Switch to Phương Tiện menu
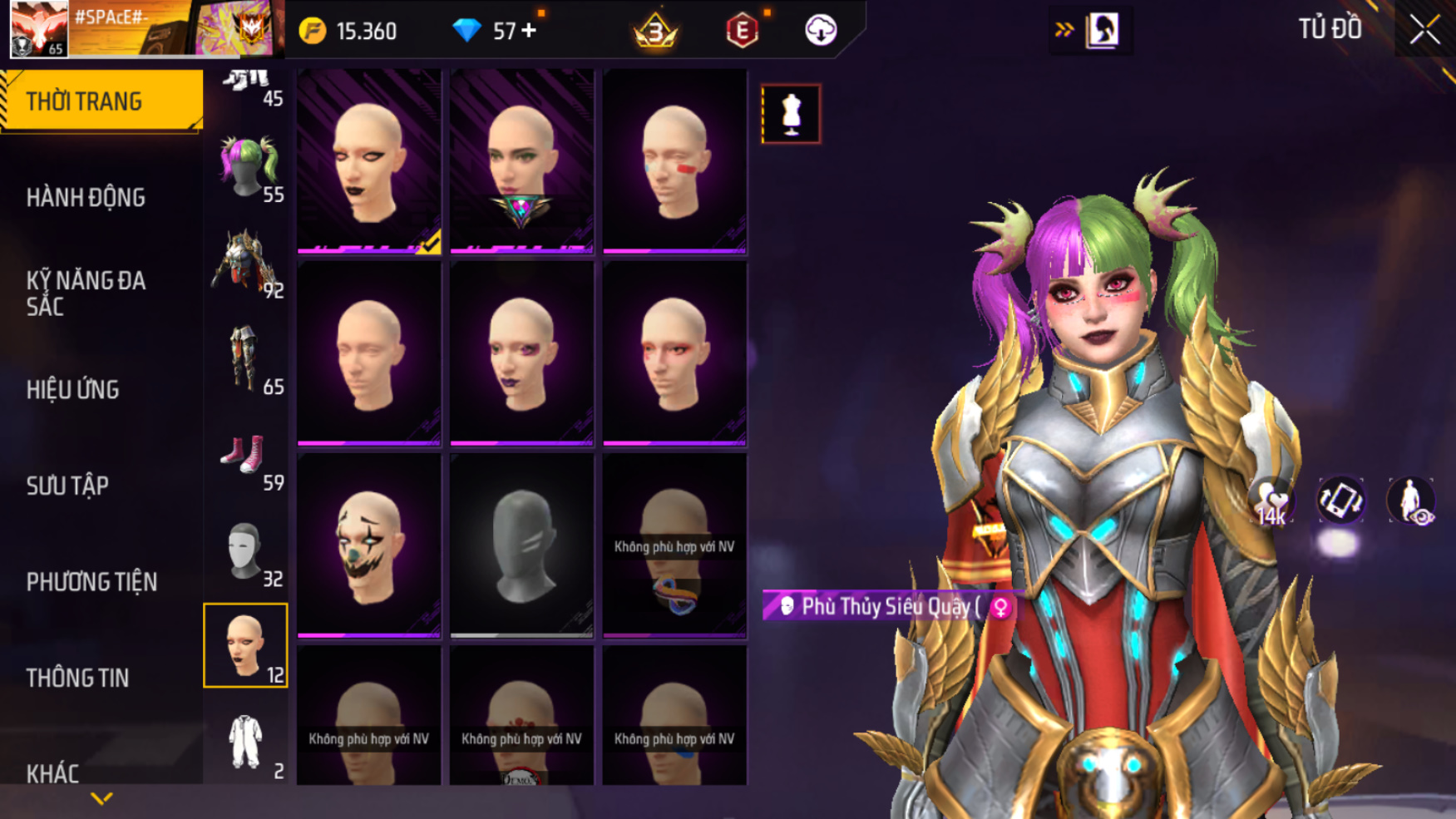The height and width of the screenshot is (819, 1456). 91,582
